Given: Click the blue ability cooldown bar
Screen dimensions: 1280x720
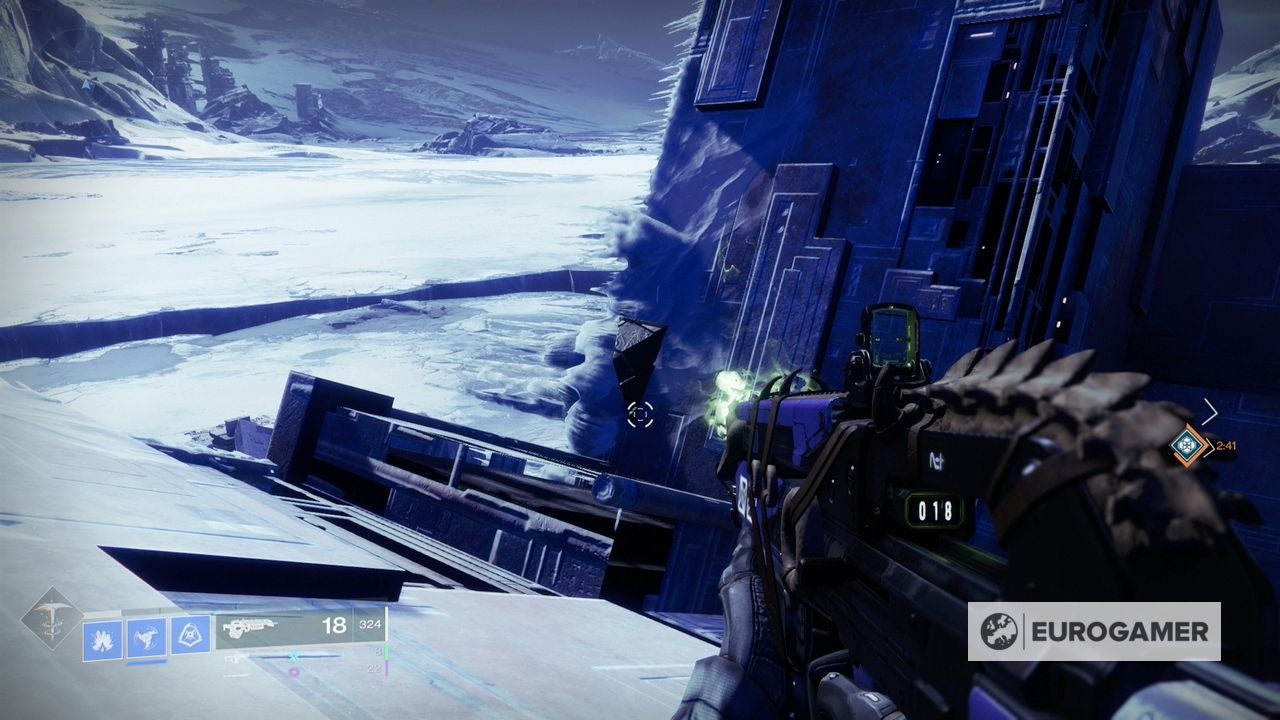Looking at the screenshot, I should pyautogui.click(x=147, y=663).
